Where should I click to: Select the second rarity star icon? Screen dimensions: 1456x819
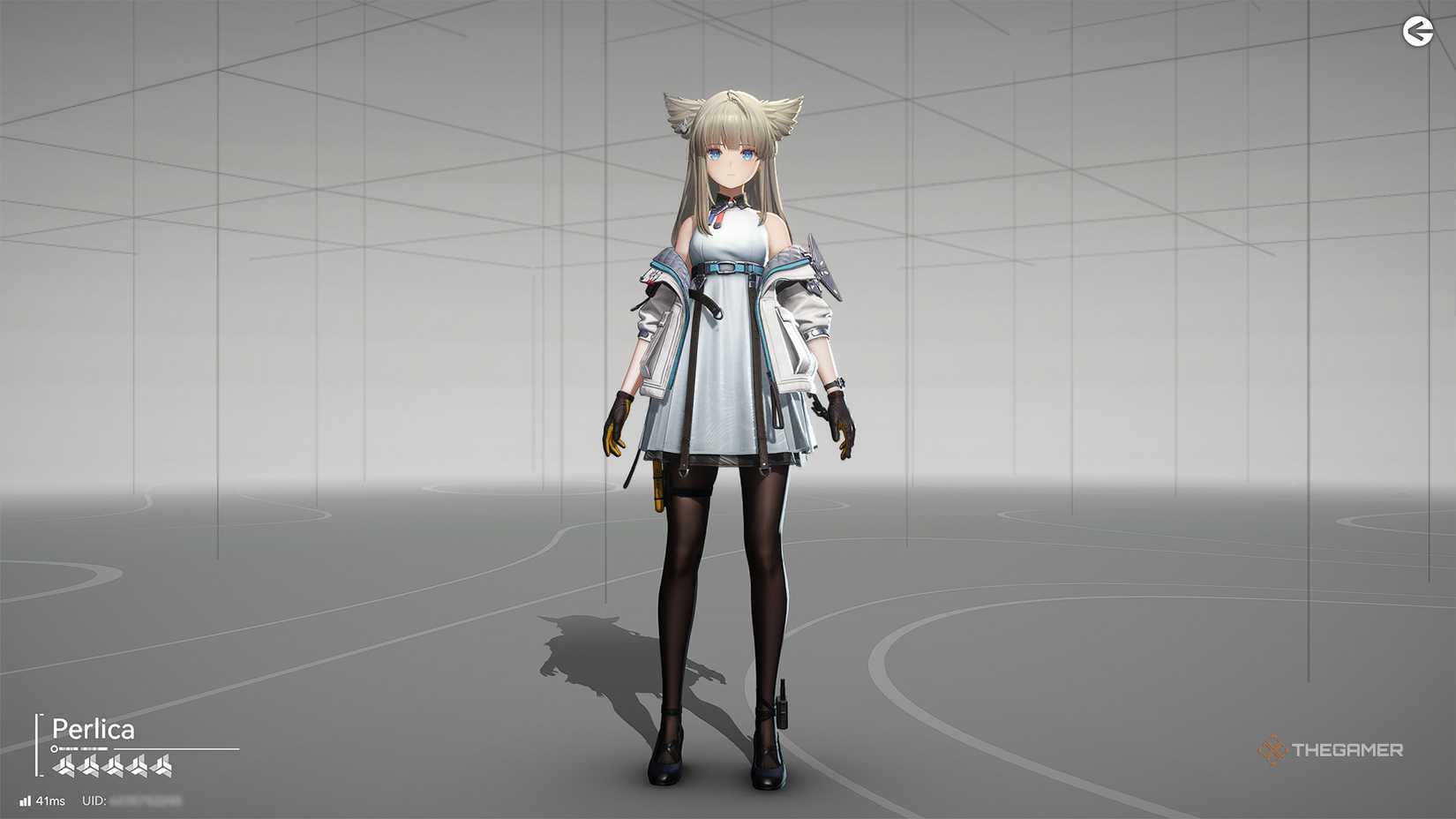point(90,764)
